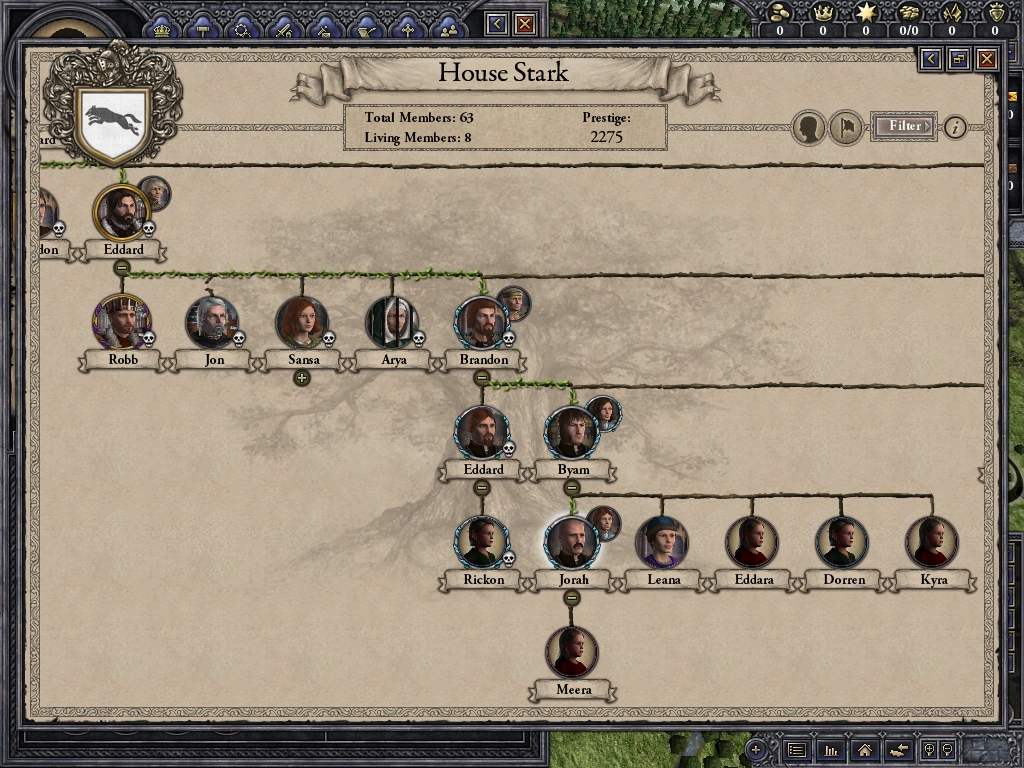Pick Eddara's portrait
This screenshot has width=1024, height=768.
(751, 541)
